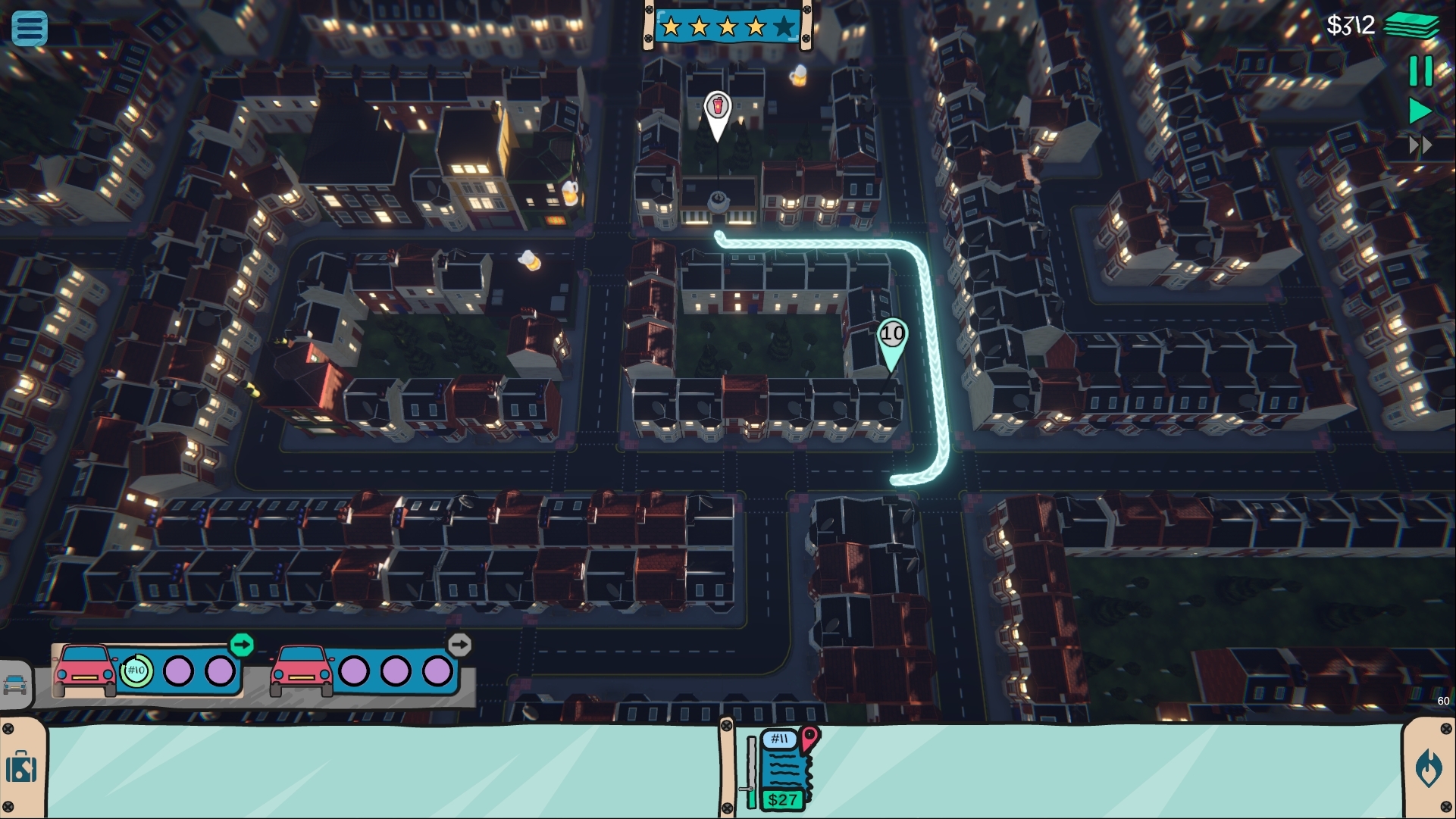The image size is (1456, 819).
Task: Activate fast-forward speed
Action: tap(1420, 145)
